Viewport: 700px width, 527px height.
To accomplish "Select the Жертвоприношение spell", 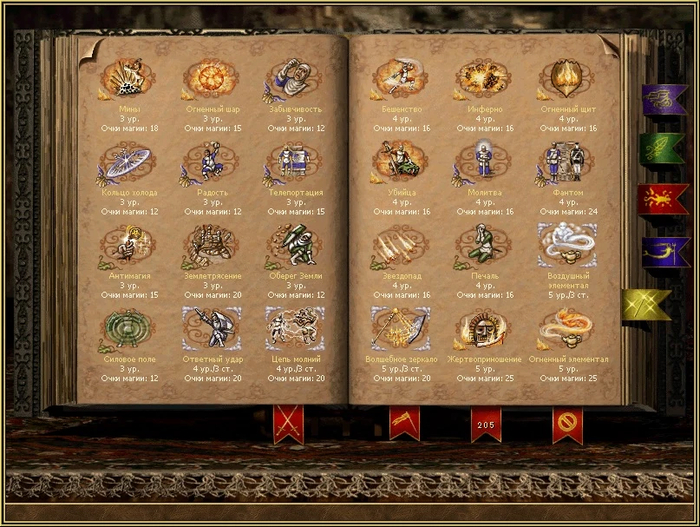I will (x=483, y=326).
